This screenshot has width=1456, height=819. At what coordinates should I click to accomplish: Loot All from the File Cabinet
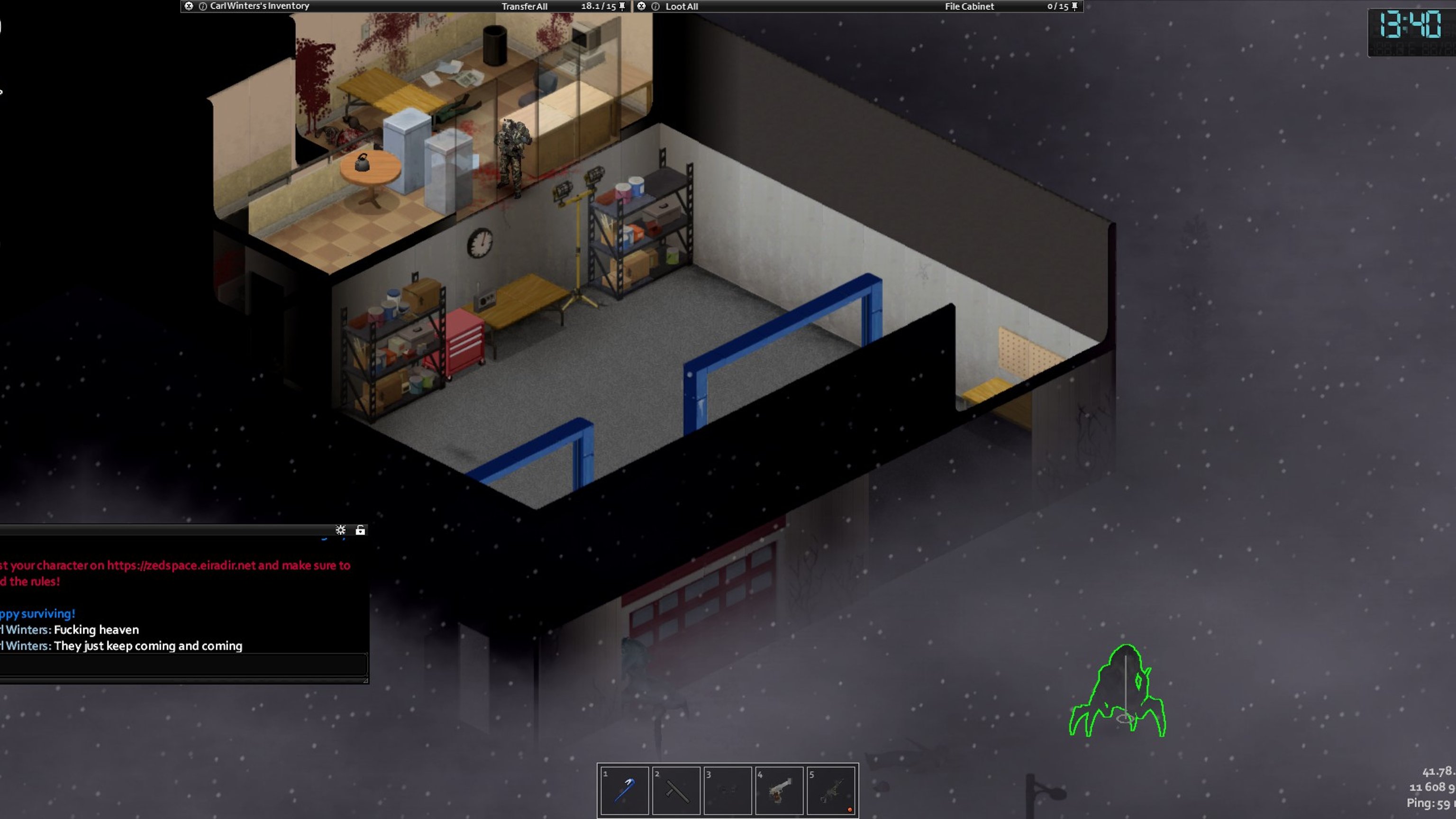point(681,6)
